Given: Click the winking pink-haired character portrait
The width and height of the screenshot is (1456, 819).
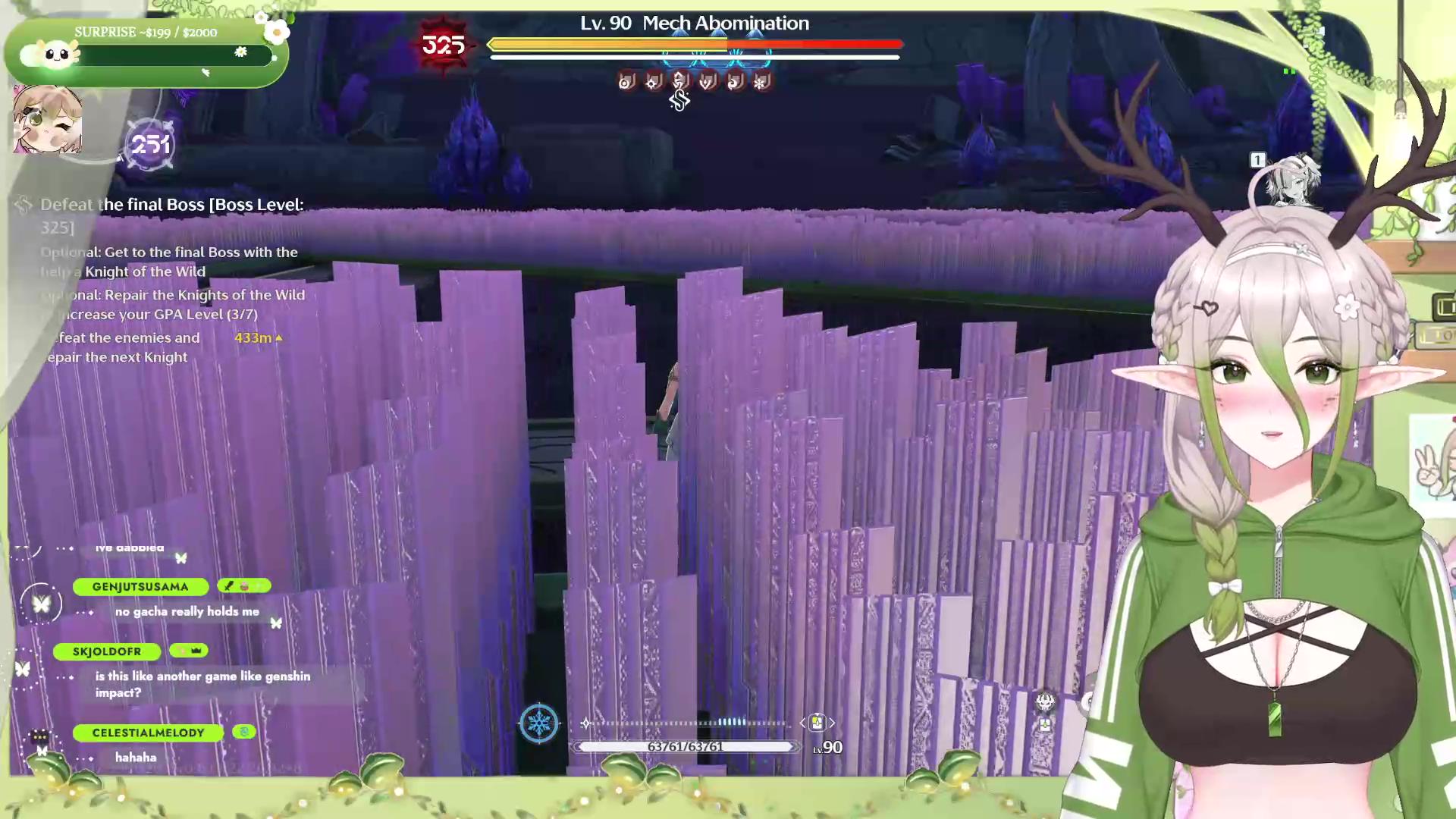Looking at the screenshot, I should [x=47, y=119].
